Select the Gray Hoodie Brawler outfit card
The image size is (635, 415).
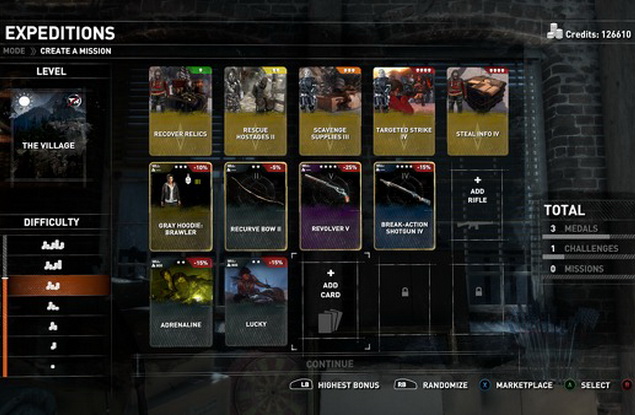point(180,205)
